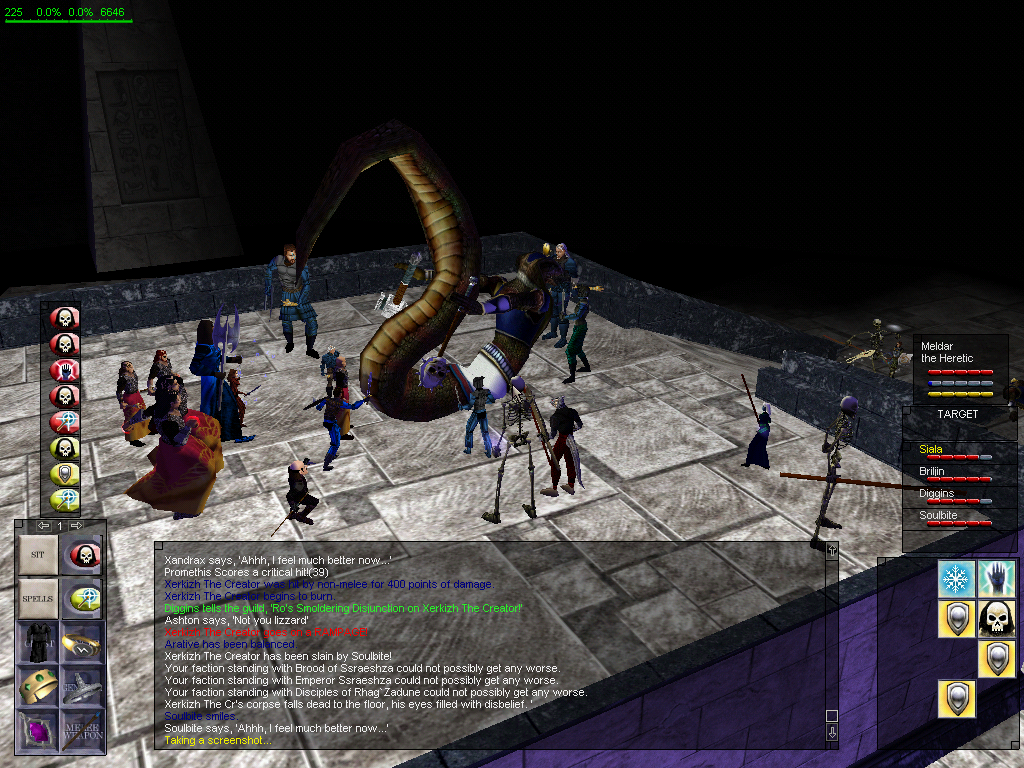The image size is (1024, 768).
Task: Select the jeweled gold crown slot
Action: 38,686
